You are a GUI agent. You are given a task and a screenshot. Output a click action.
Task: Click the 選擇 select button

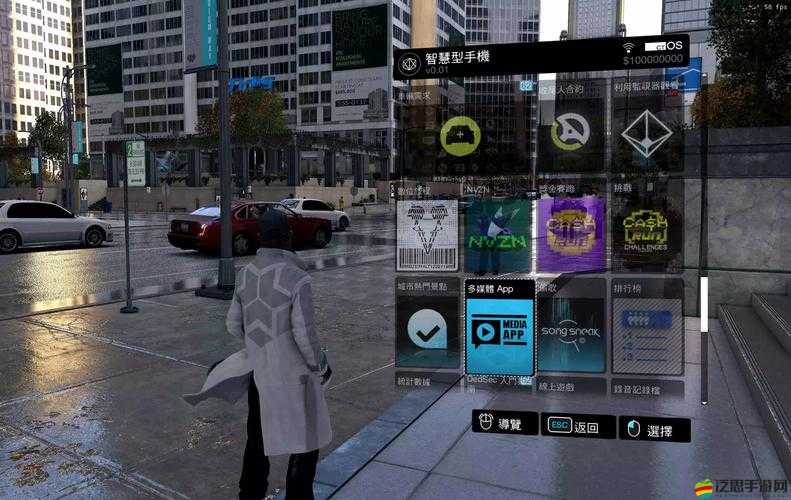pyautogui.click(x=654, y=431)
